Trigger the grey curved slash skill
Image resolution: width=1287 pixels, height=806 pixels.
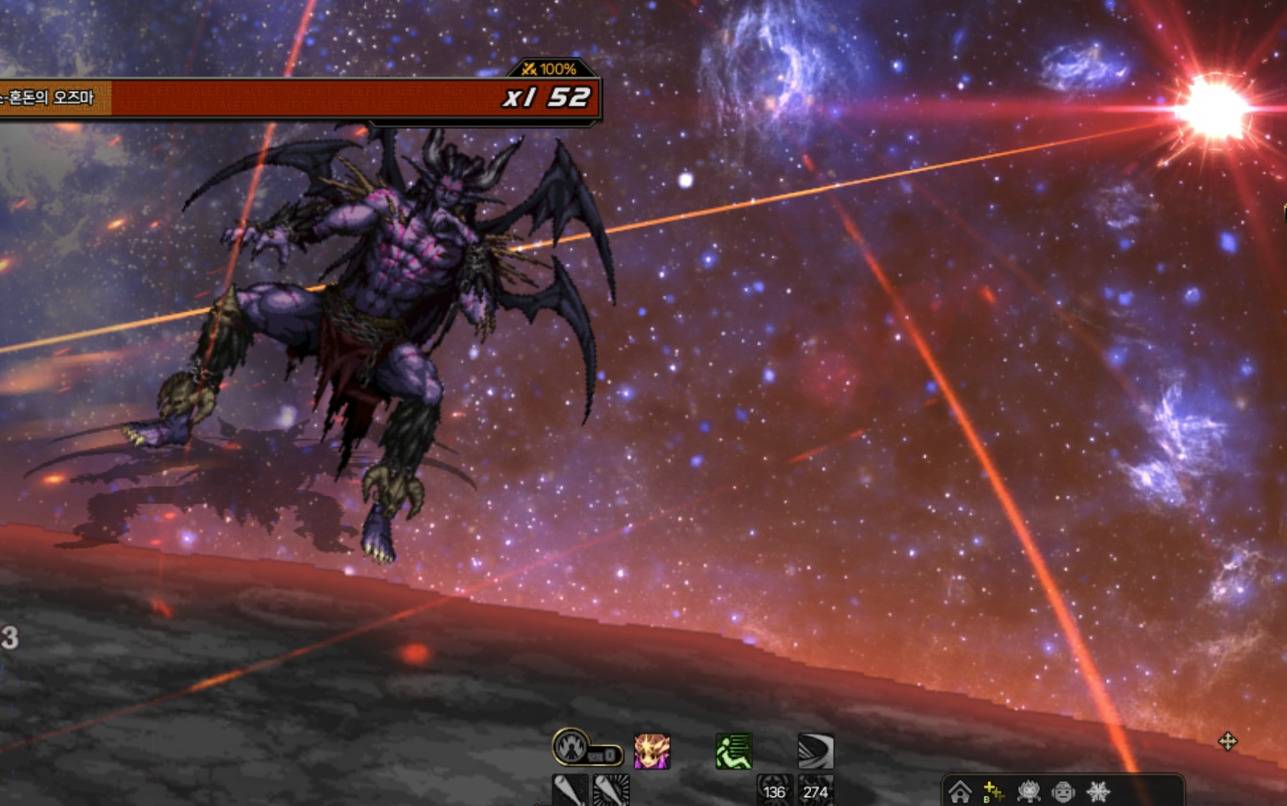coord(815,751)
